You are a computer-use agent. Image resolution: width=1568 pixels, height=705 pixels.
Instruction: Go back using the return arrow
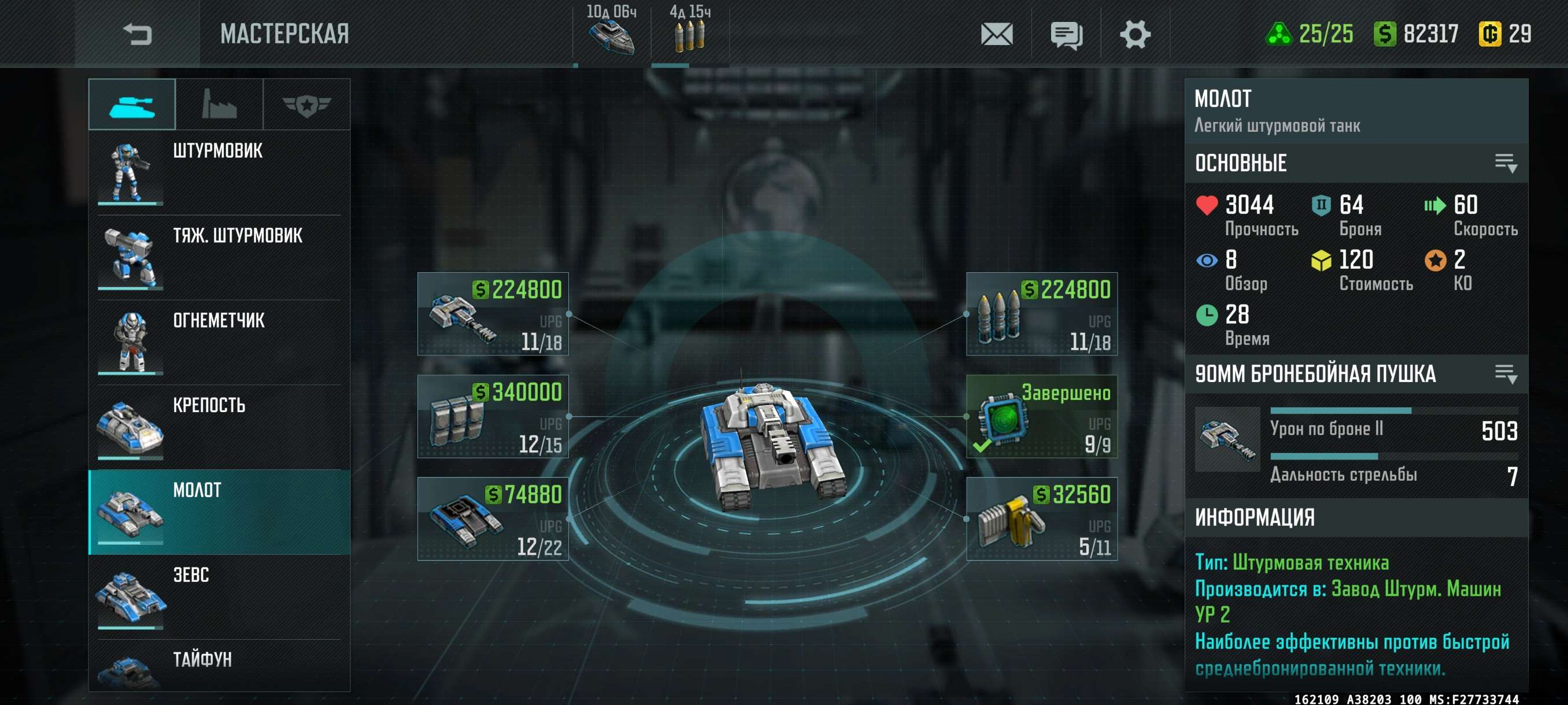pyautogui.click(x=137, y=34)
